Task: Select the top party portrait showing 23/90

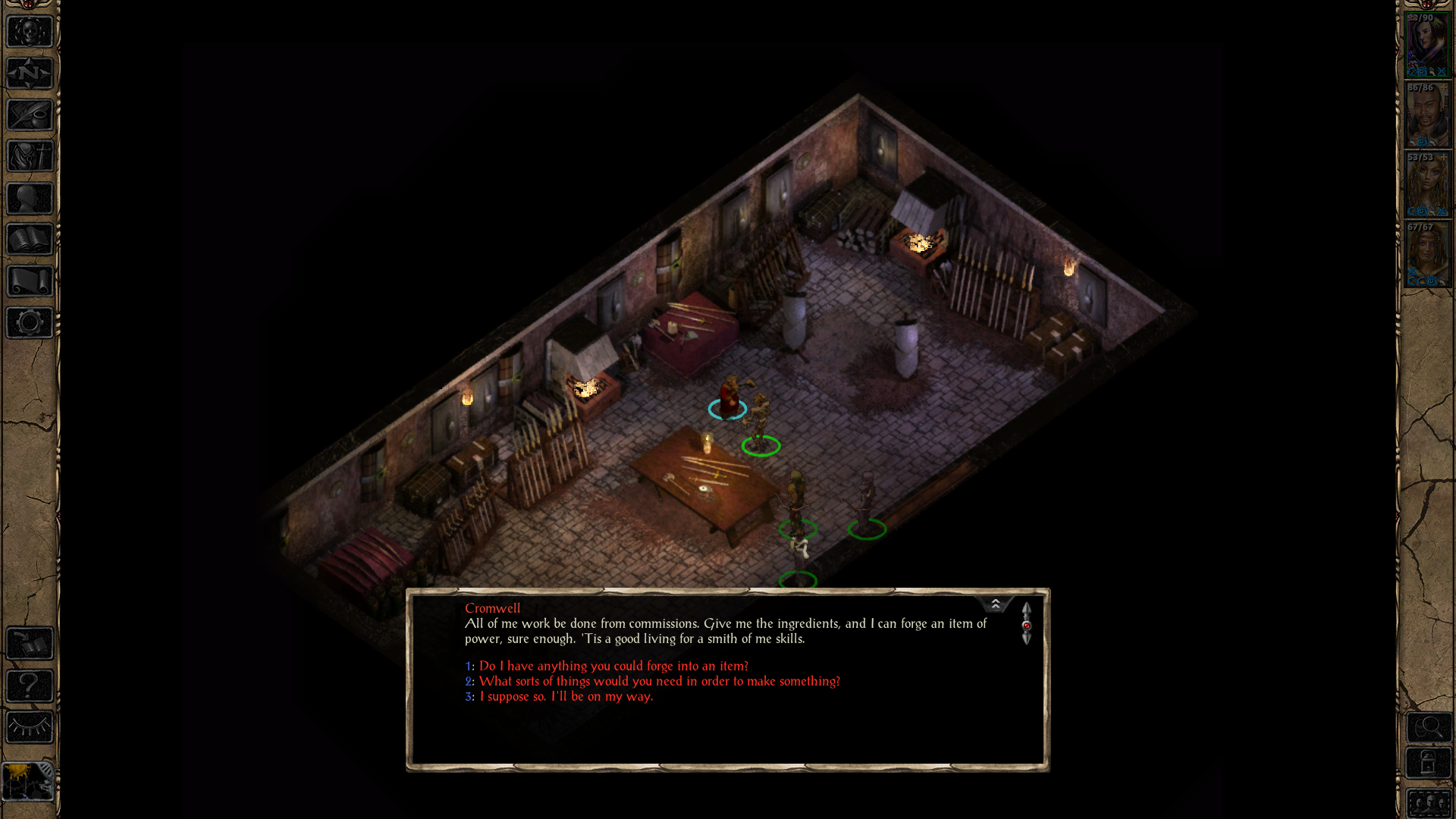Action: click(1429, 43)
